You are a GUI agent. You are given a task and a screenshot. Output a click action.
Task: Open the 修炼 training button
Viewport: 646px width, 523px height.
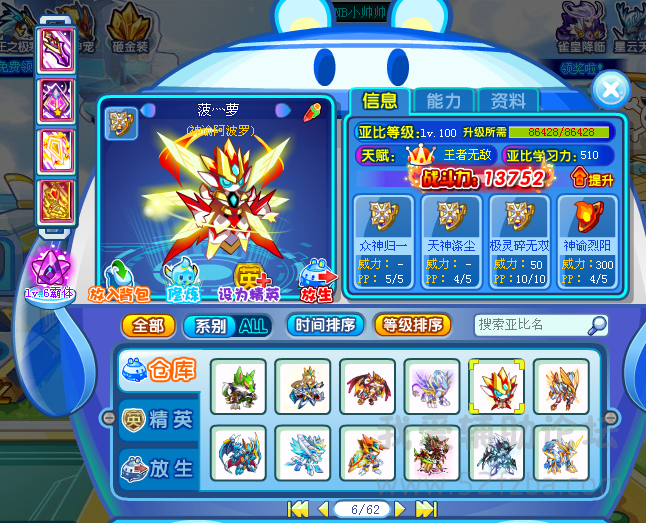182,281
